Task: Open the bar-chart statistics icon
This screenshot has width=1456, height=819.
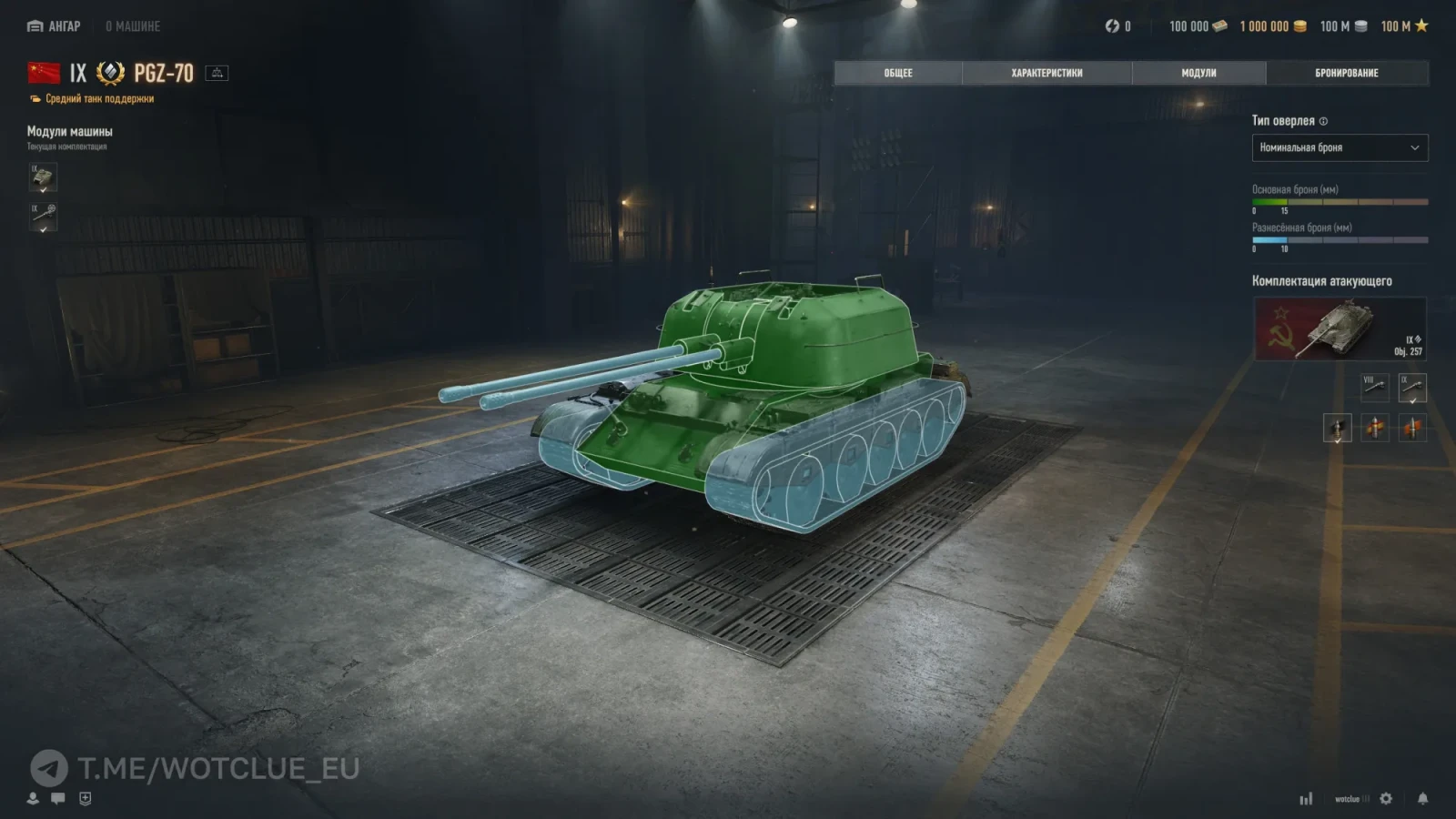Action: [x=1306, y=798]
